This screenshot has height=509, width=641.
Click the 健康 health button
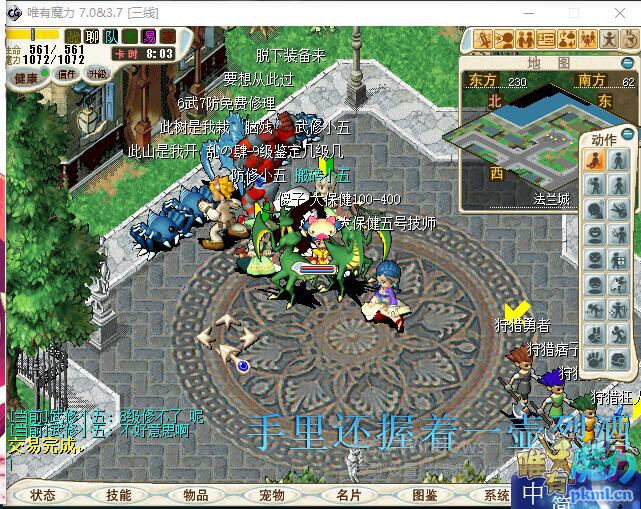point(27,77)
